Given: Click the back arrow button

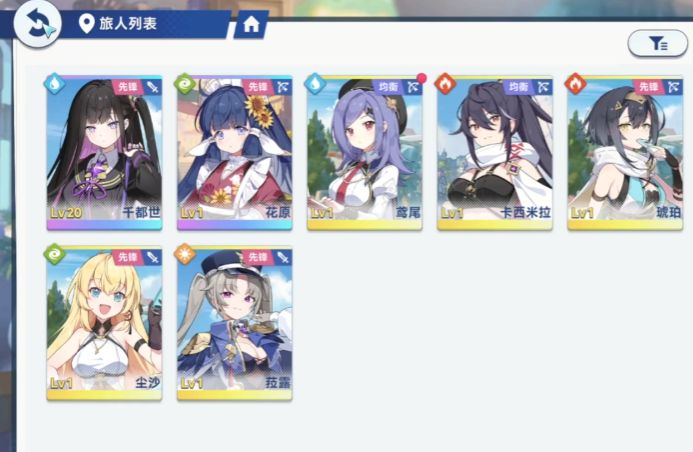Looking at the screenshot, I should [37, 23].
